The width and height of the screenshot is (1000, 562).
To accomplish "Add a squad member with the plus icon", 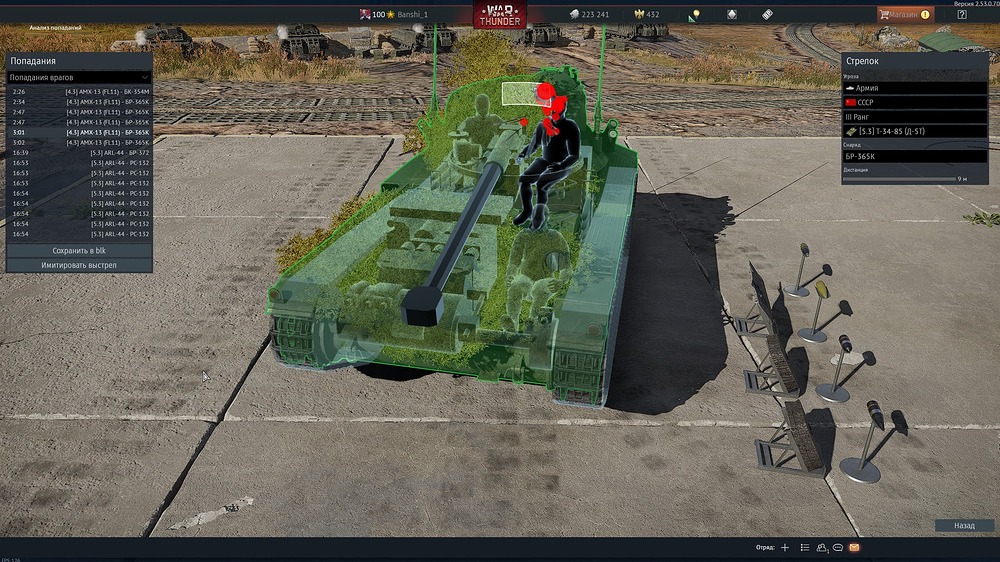I will (x=785, y=548).
